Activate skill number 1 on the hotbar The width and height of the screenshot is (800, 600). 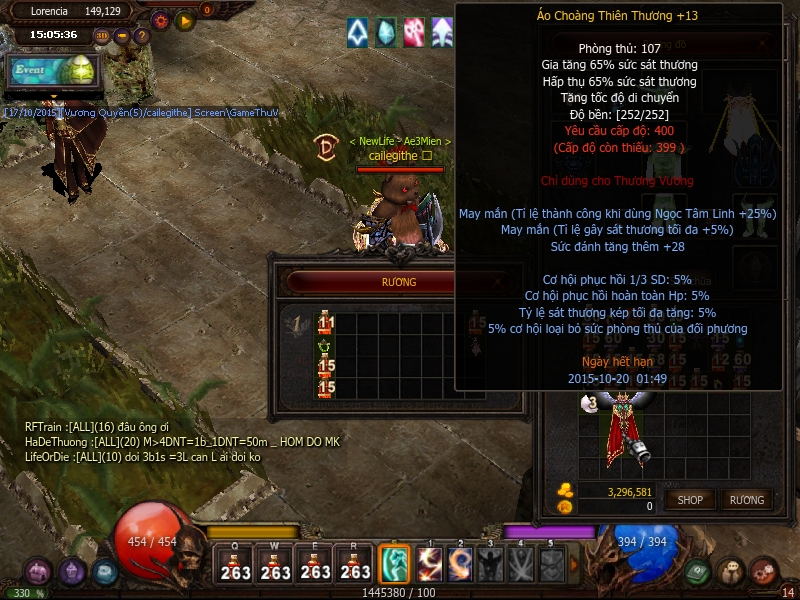(430, 564)
